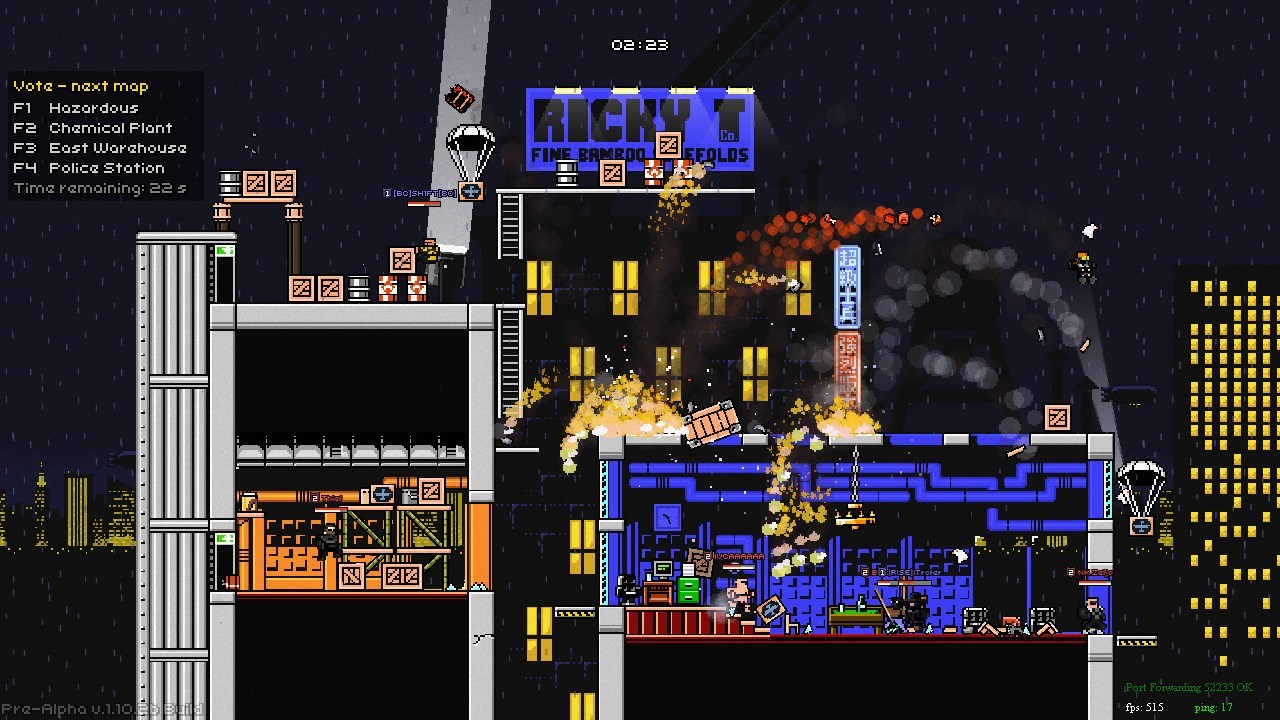Click the airdrop crate with plane emblem beside SH1FT
Viewport: 1280px width, 720px height.
(470, 192)
